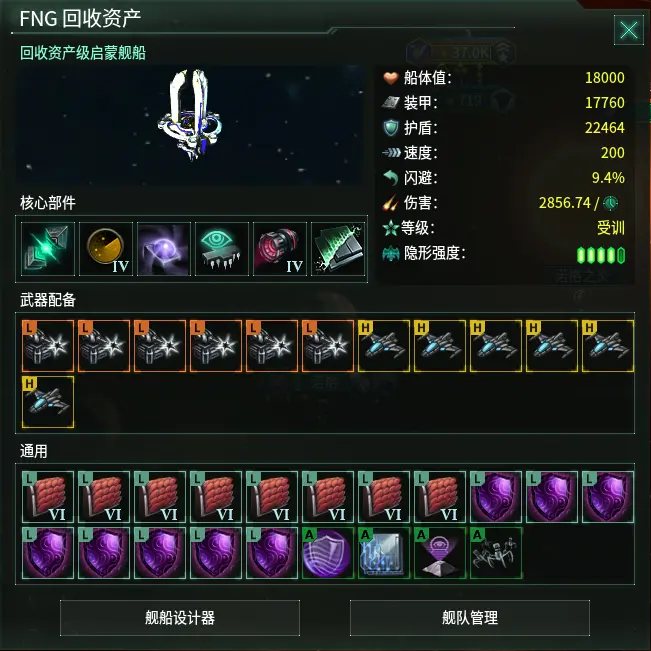Select the purple striped shield auxiliary component
The image size is (651, 651).
tap(328, 554)
